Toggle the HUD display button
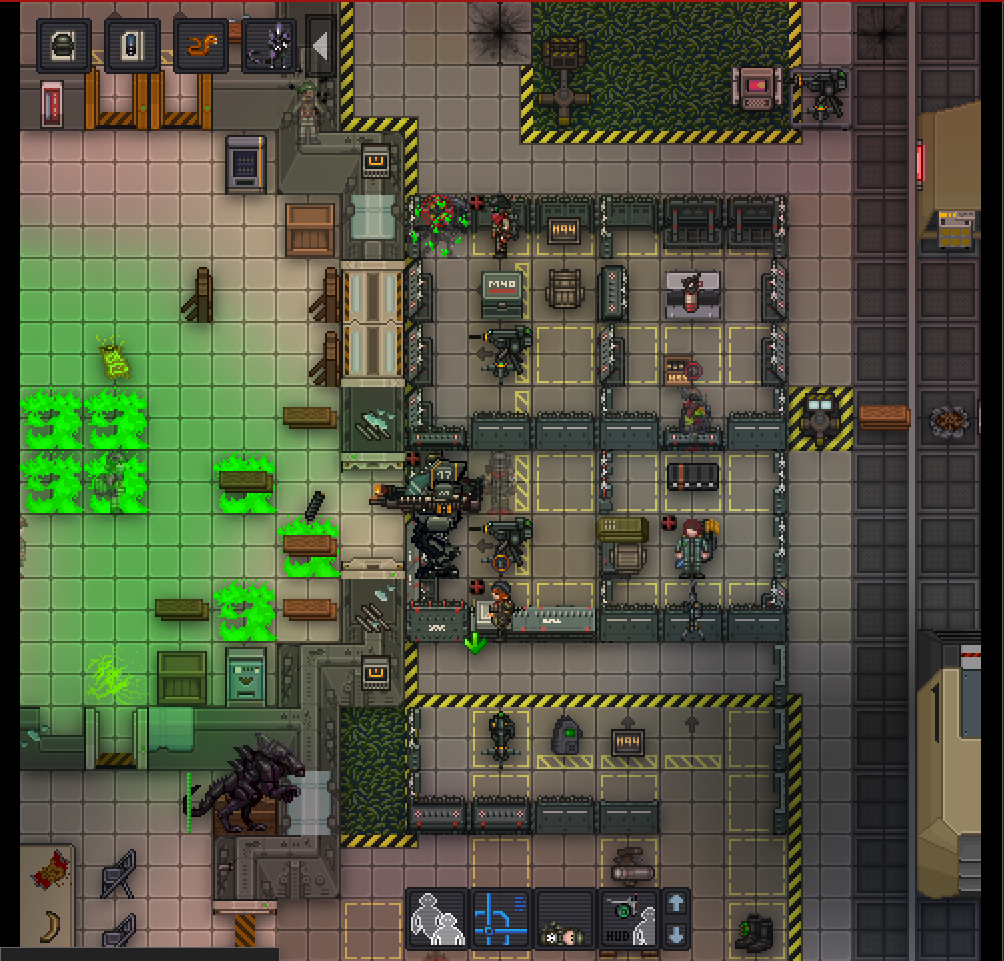Screen dimensions: 1004x961 coord(629,918)
